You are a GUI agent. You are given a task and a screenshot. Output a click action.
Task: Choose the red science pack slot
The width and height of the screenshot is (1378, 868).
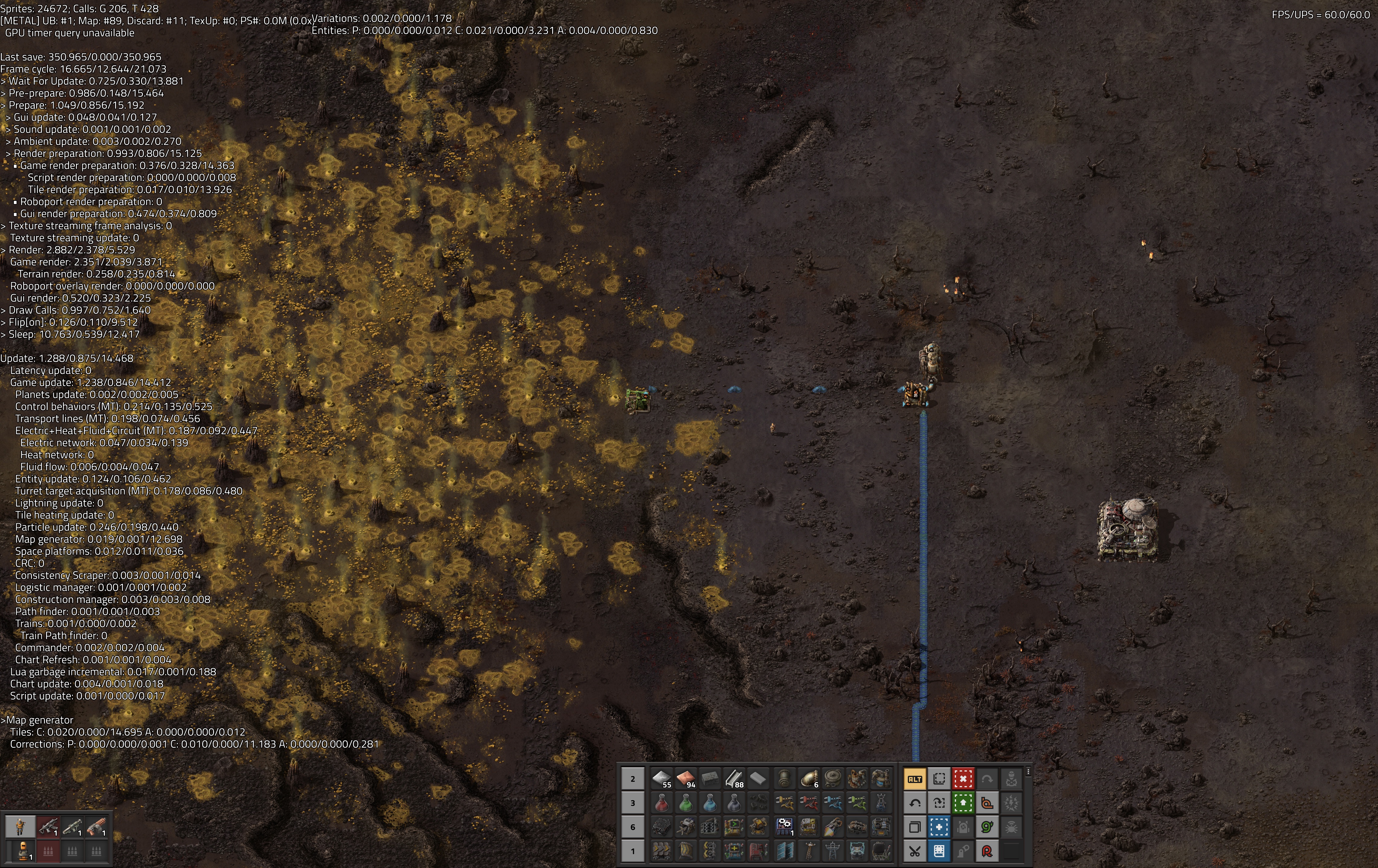(x=662, y=803)
